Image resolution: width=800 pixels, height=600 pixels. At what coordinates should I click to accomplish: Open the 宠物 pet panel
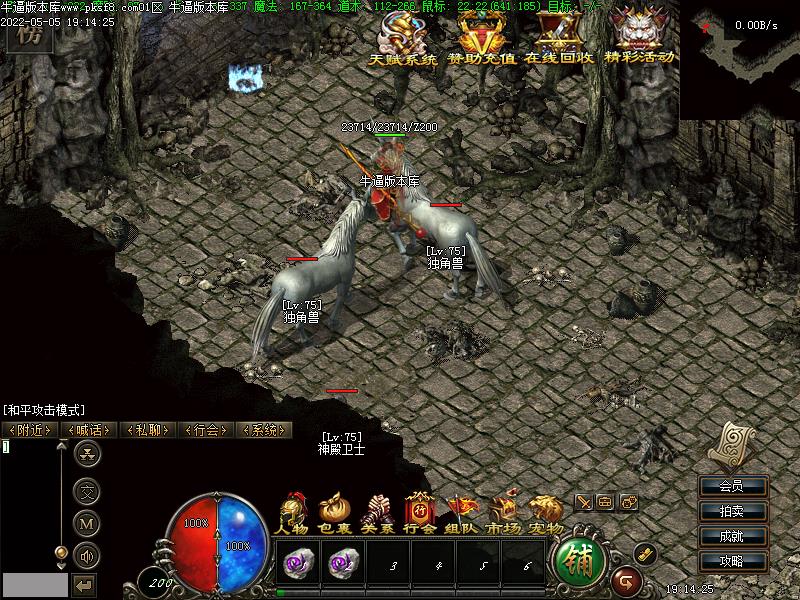(546, 514)
